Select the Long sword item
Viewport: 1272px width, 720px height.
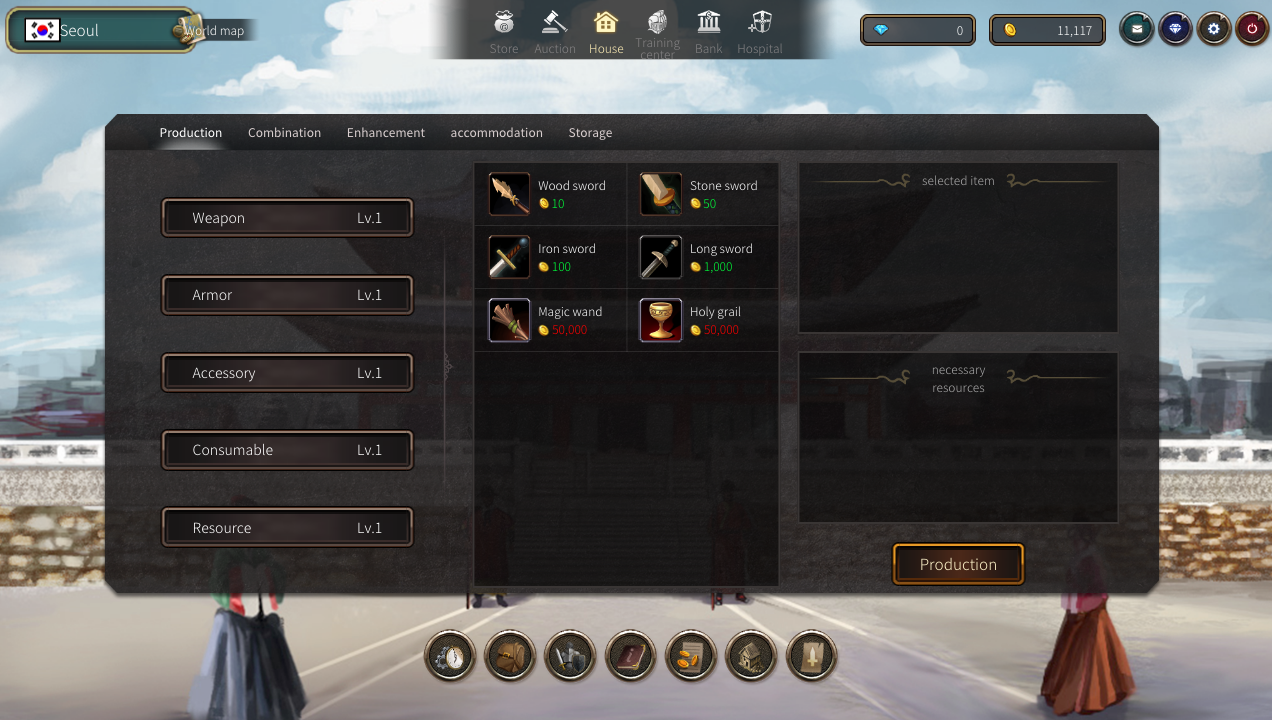(702, 257)
